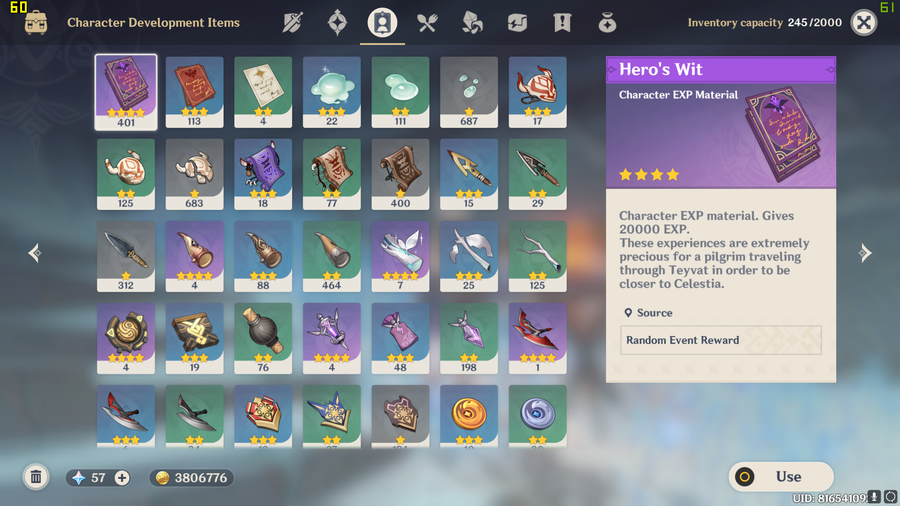Image resolution: width=900 pixels, height=506 pixels.
Task: Close the inventory screen
Action: [863, 23]
